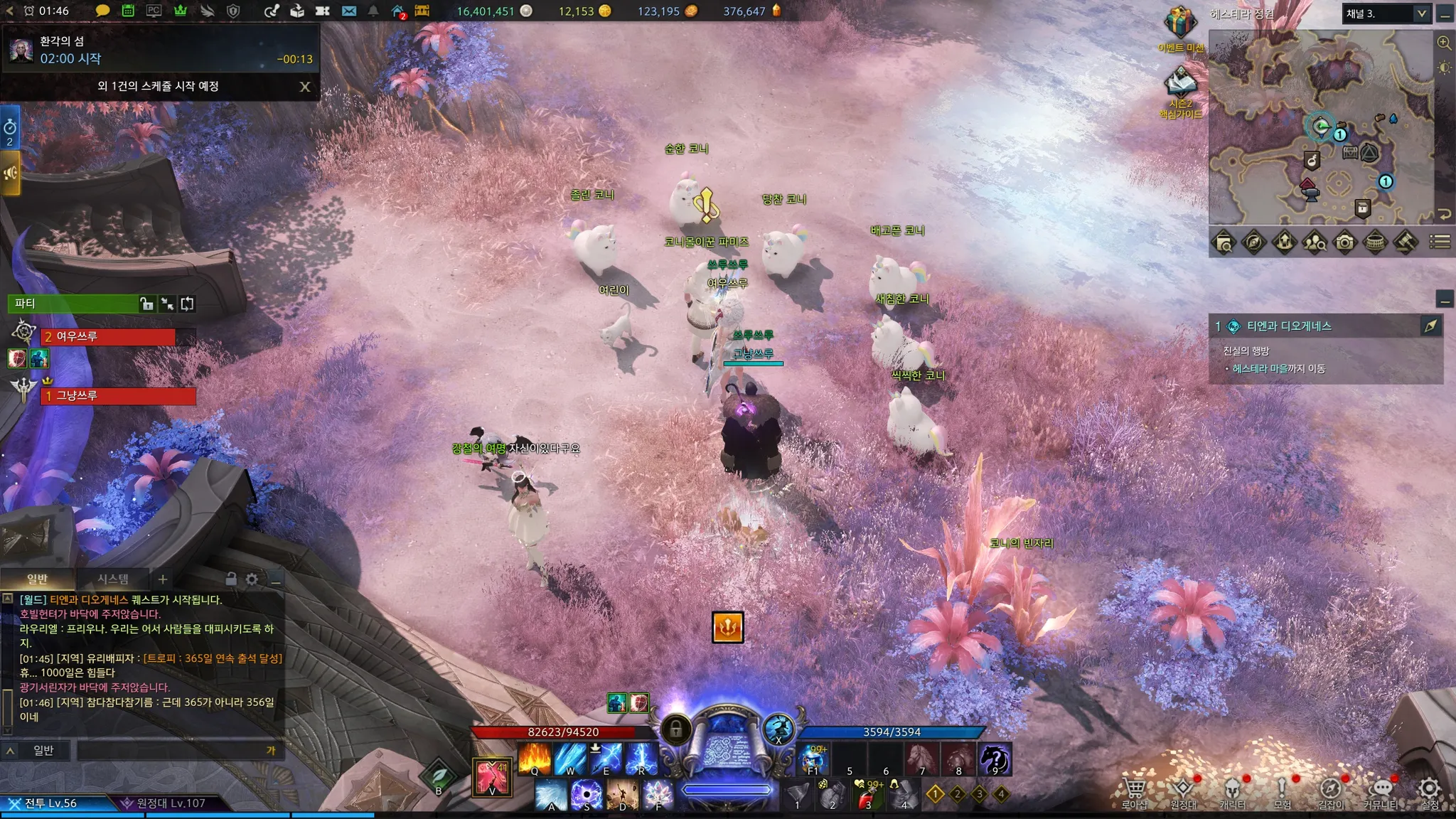The width and height of the screenshot is (1456, 819).
Task: Open the 시즌2 핵심가이드 book icon
Action: click(1180, 84)
